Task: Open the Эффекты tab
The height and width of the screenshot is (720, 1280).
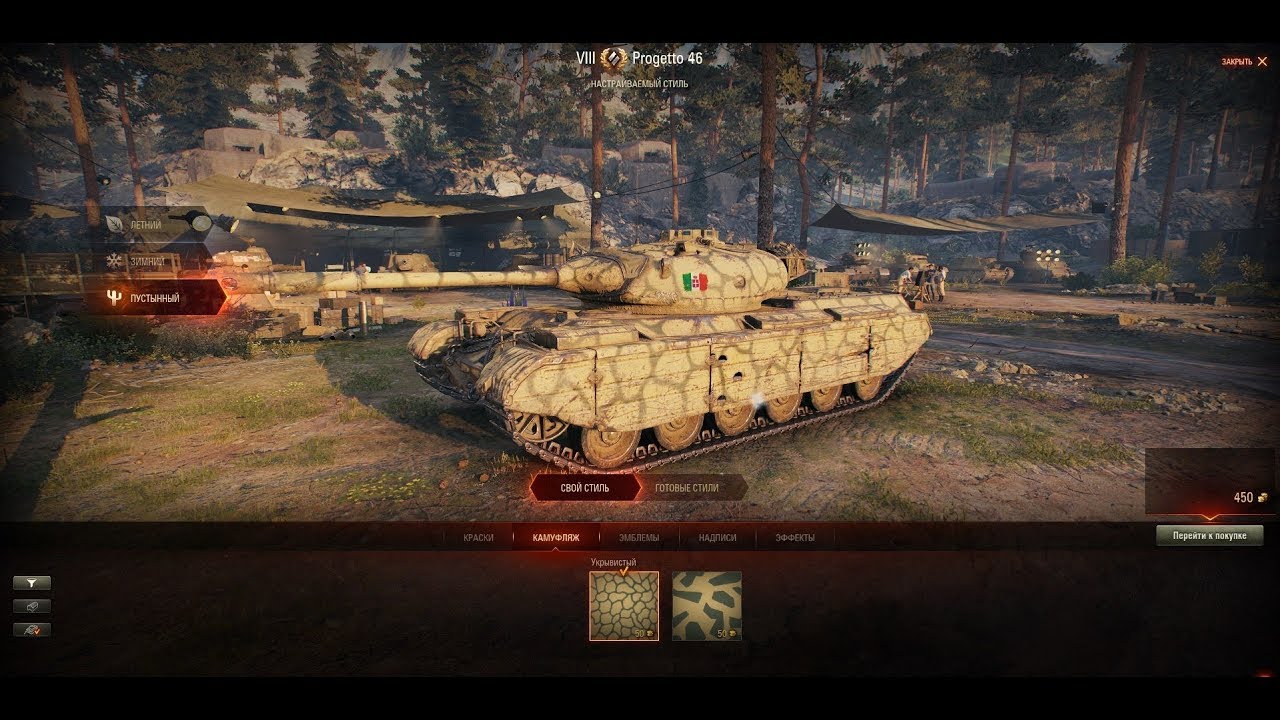Action: tap(794, 538)
